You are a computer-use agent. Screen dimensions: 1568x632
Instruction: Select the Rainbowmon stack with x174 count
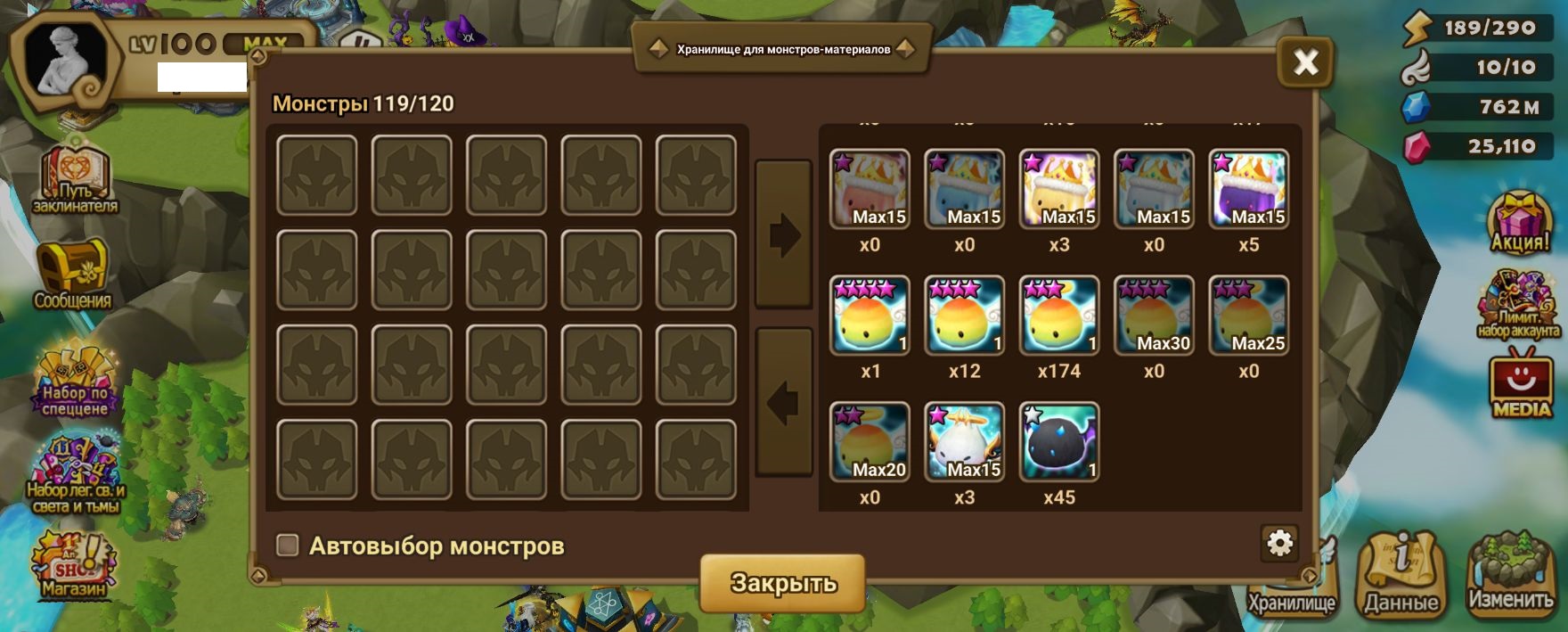(1058, 316)
